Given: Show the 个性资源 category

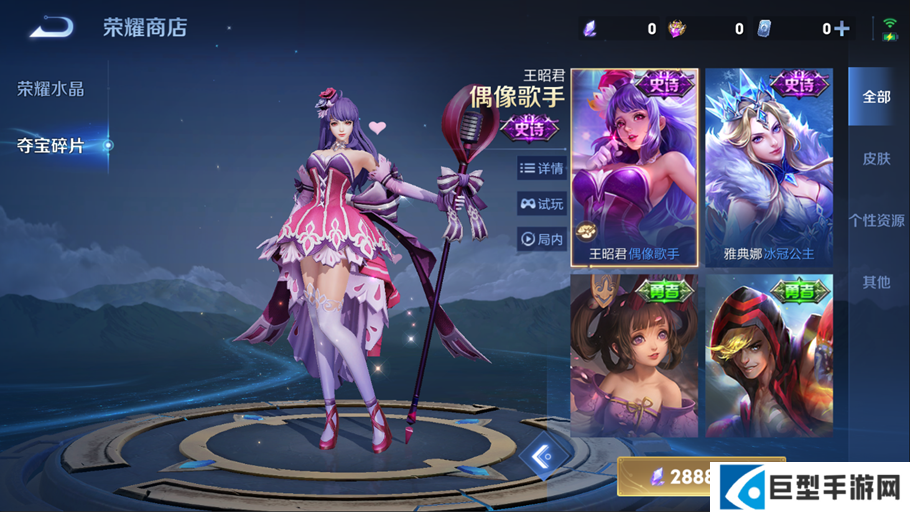Looking at the screenshot, I should pos(876,221).
